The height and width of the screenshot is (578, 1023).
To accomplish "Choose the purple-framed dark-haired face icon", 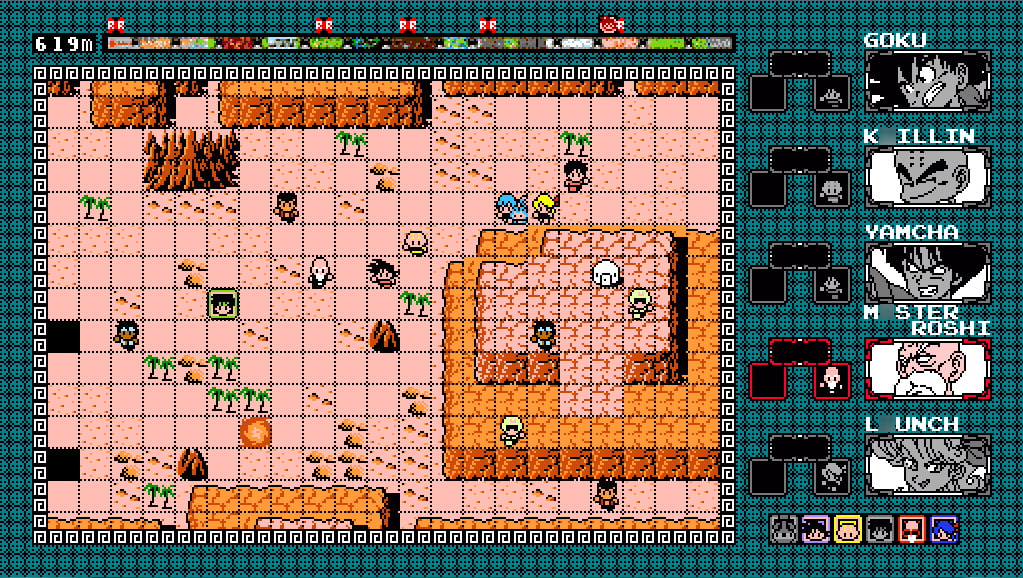I will (x=816, y=529).
